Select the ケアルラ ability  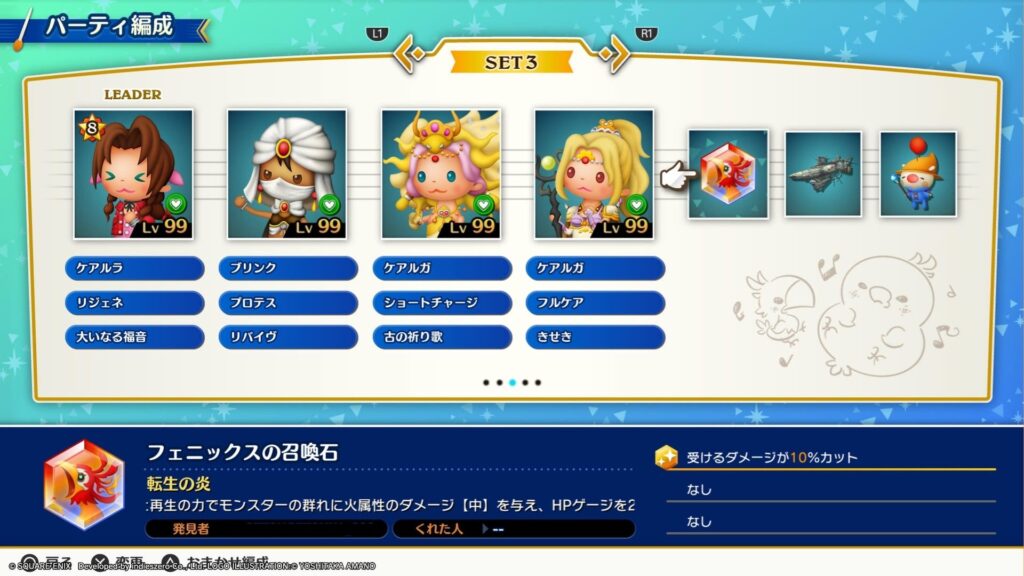pos(135,268)
